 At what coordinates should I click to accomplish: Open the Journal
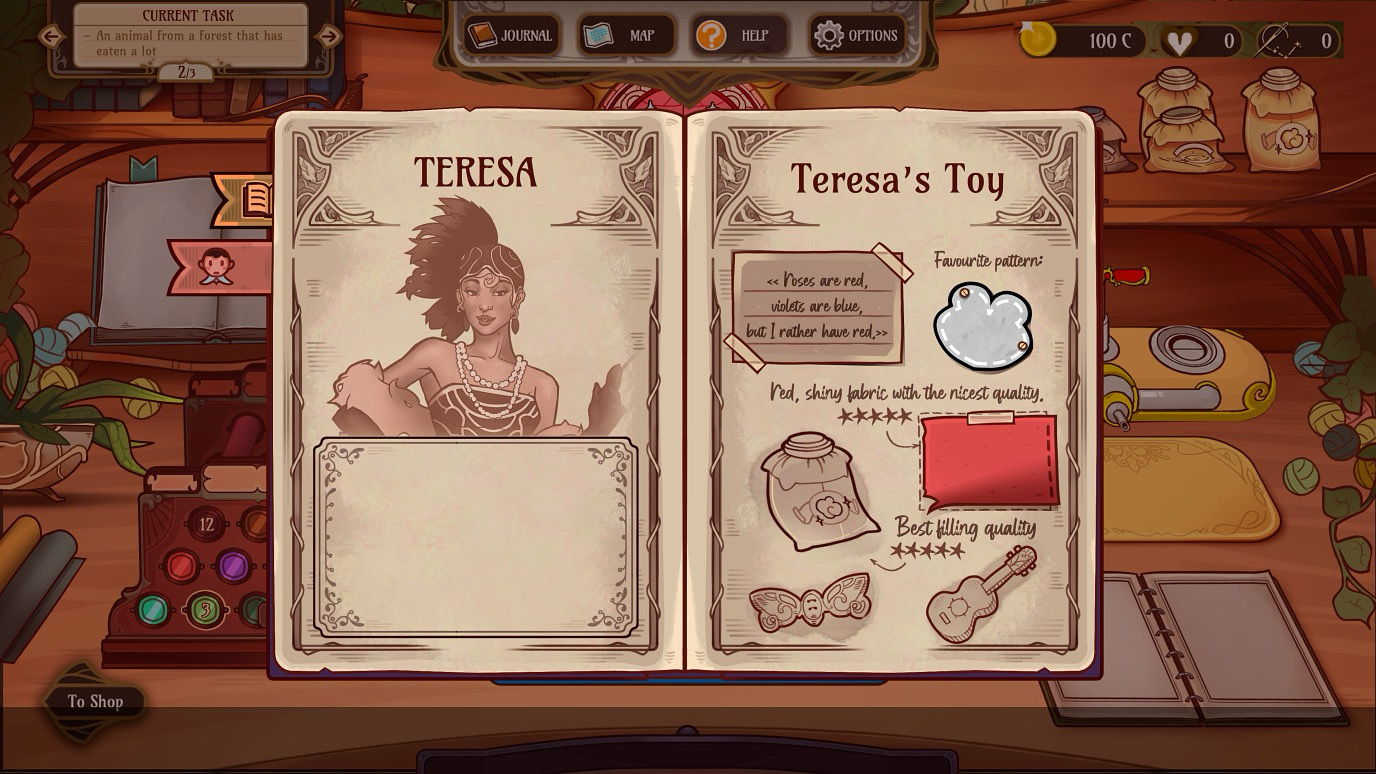(x=511, y=36)
